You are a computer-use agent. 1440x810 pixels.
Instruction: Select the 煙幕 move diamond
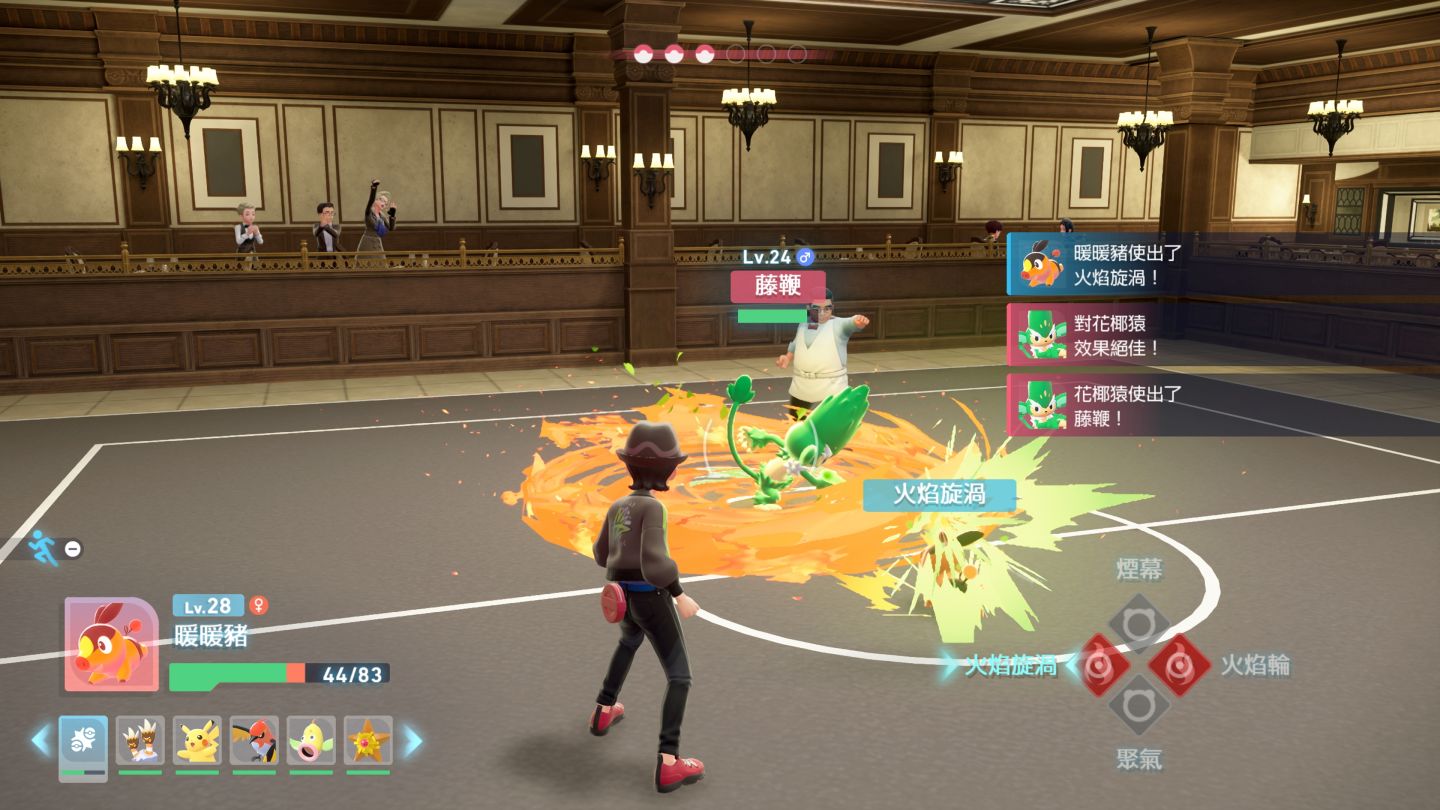coord(1138,624)
